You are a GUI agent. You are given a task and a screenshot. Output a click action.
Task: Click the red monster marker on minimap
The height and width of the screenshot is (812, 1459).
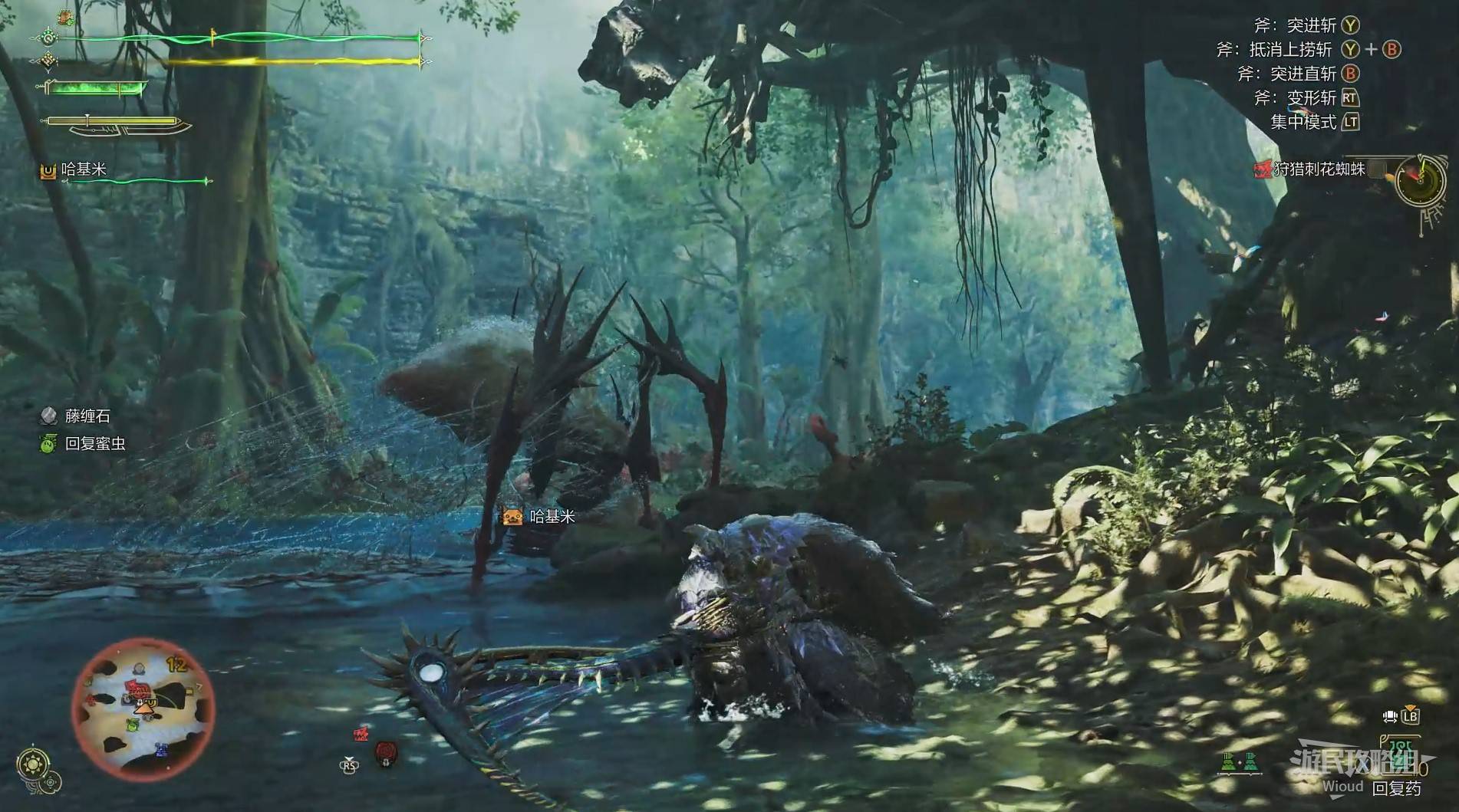point(137,687)
